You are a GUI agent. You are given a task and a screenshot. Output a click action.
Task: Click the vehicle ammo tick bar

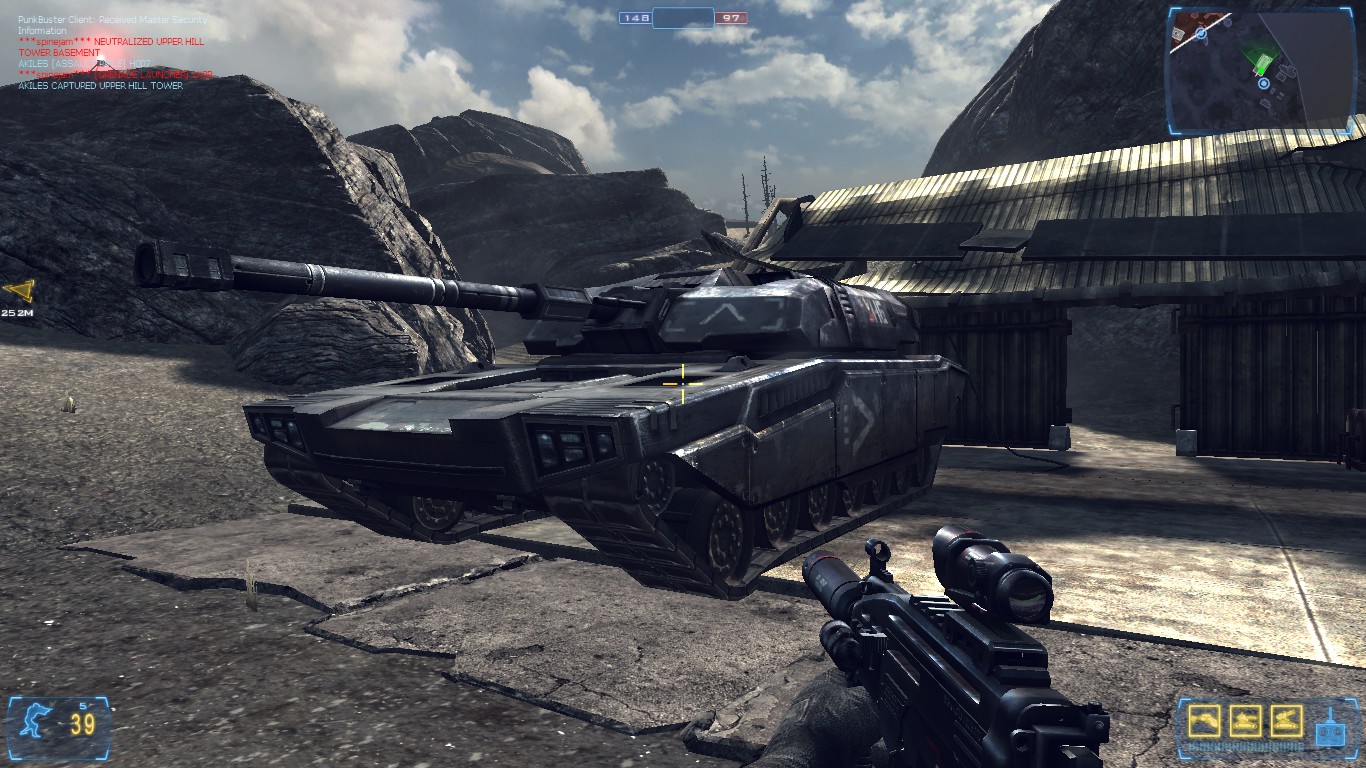click(1245, 746)
